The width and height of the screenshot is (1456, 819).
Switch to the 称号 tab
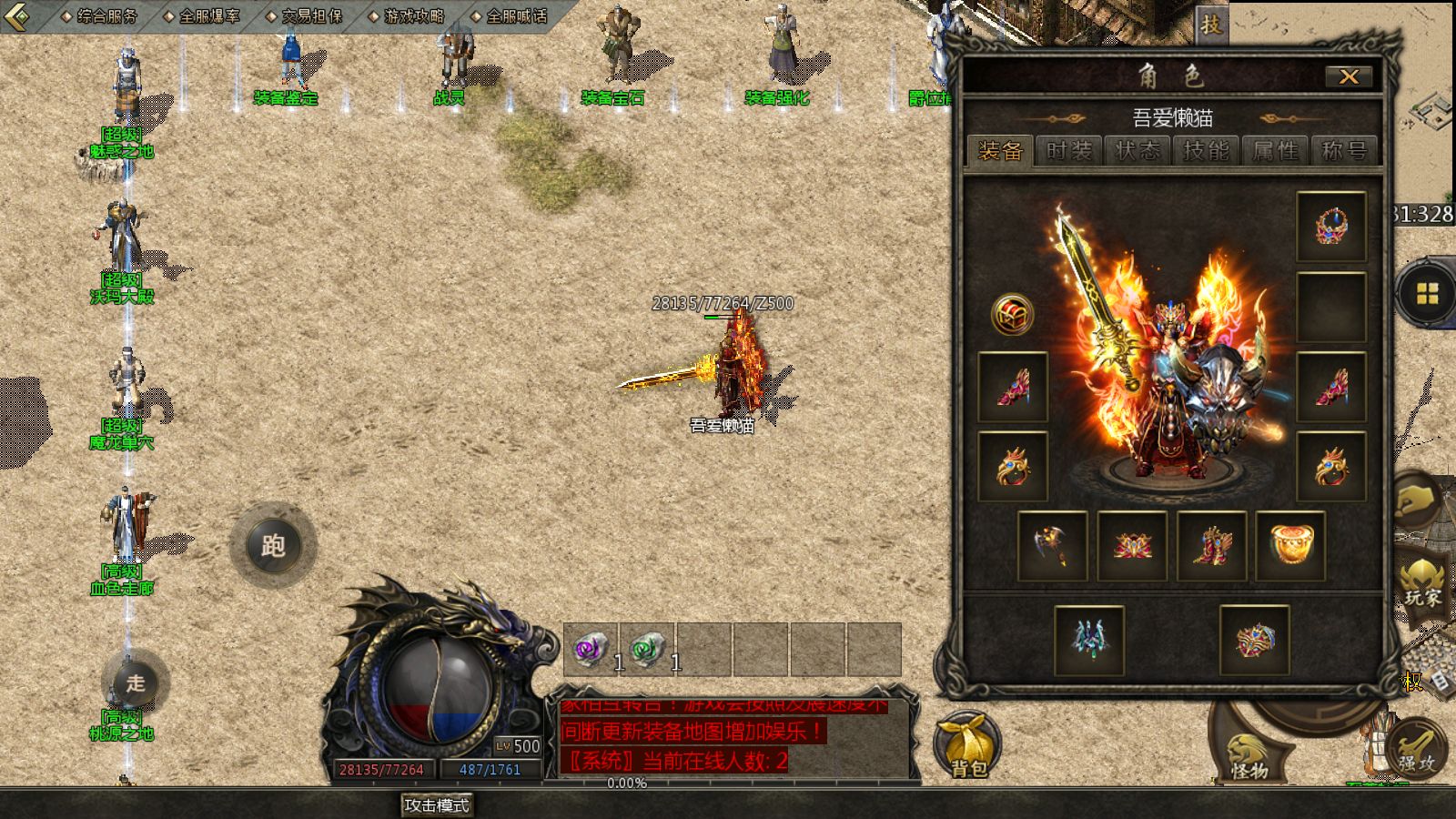1344,151
